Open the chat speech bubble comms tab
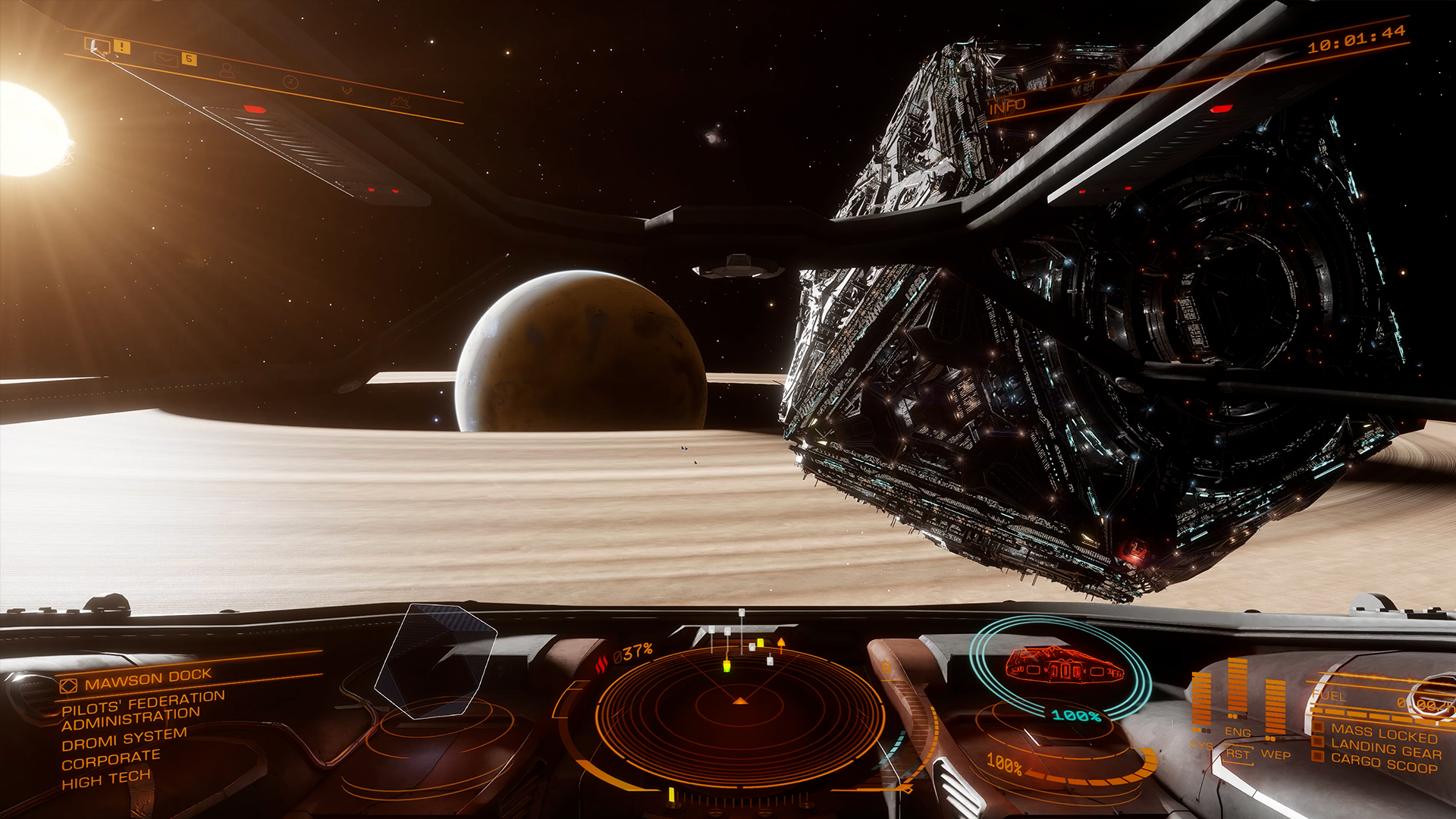 (x=98, y=45)
